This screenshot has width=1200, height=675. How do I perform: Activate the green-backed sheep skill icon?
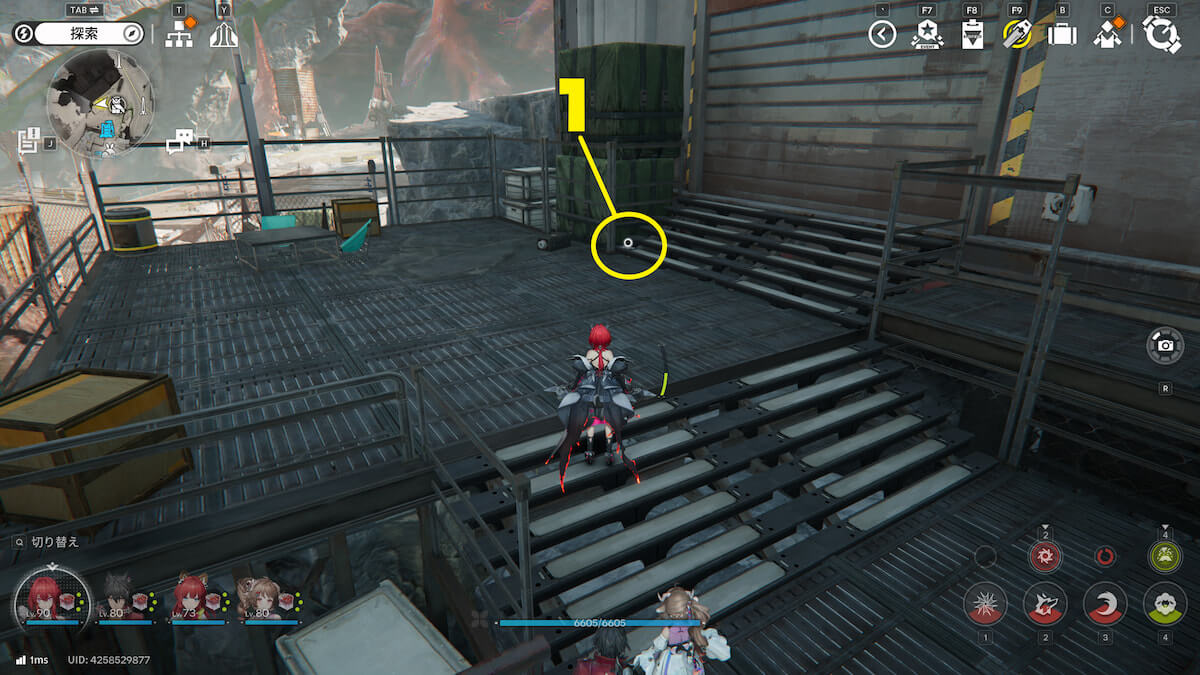coord(1165,604)
